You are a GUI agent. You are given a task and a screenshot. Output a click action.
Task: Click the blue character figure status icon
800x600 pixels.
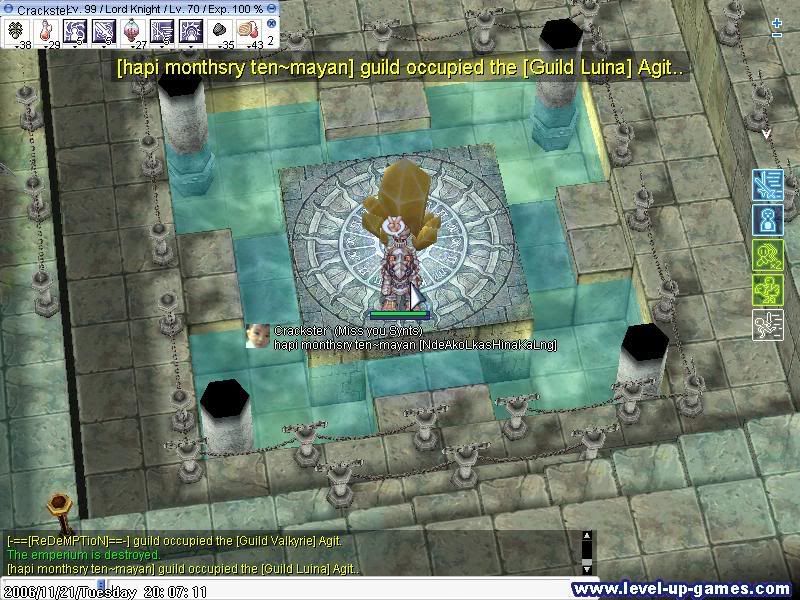(x=767, y=219)
